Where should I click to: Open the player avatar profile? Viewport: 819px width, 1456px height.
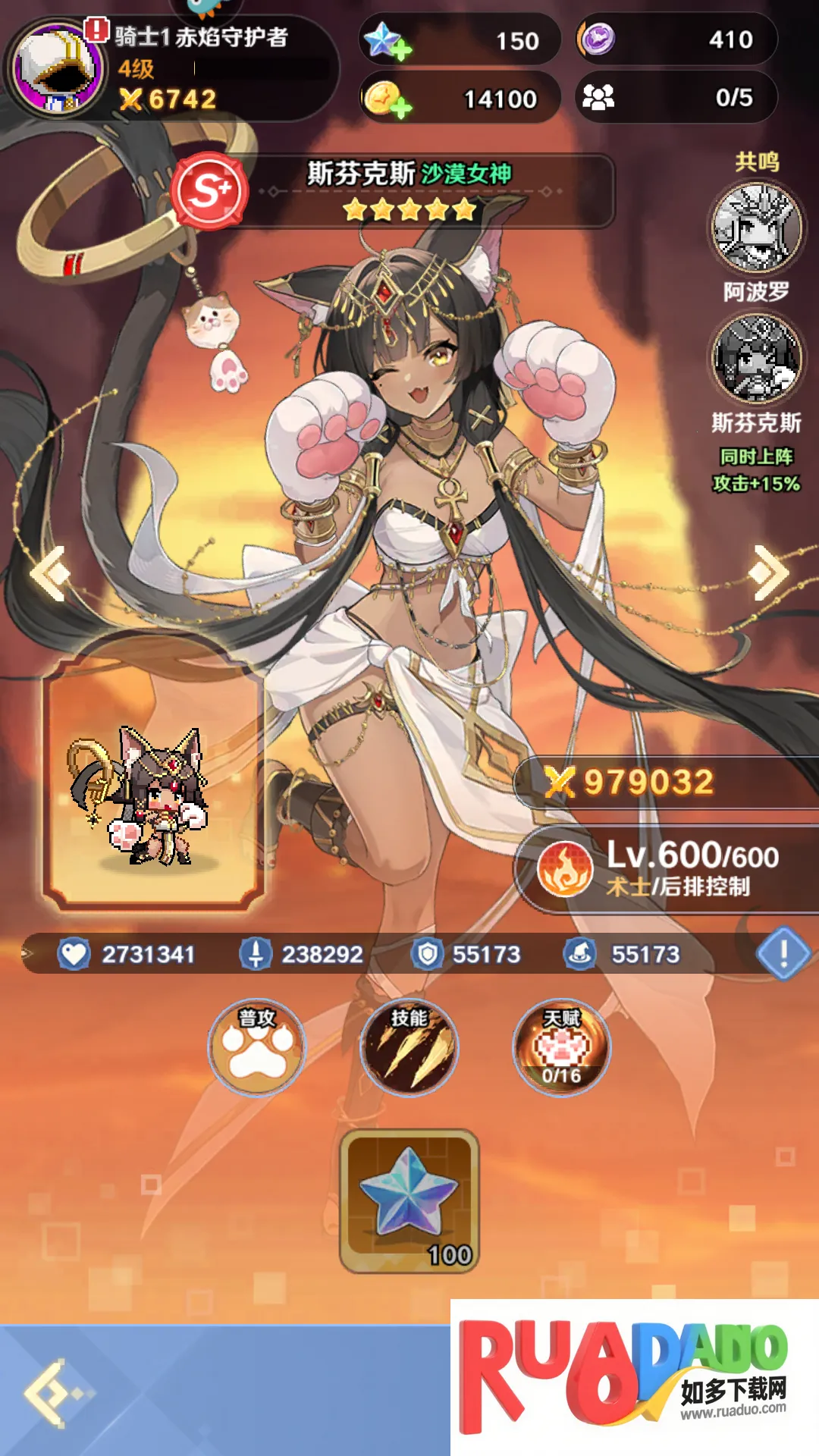click(57, 70)
